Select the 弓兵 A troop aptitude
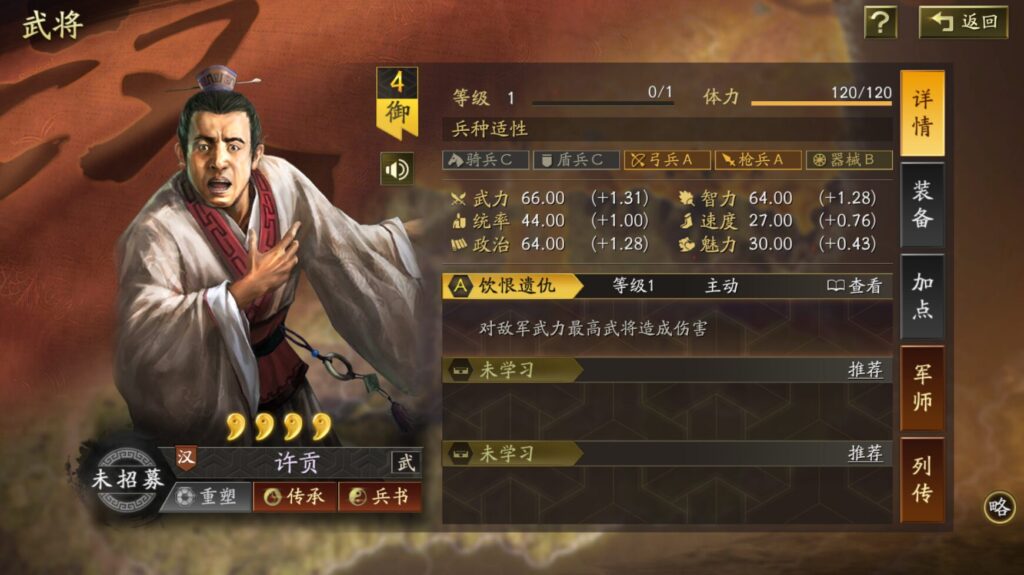This screenshot has width=1024, height=575. tap(667, 160)
